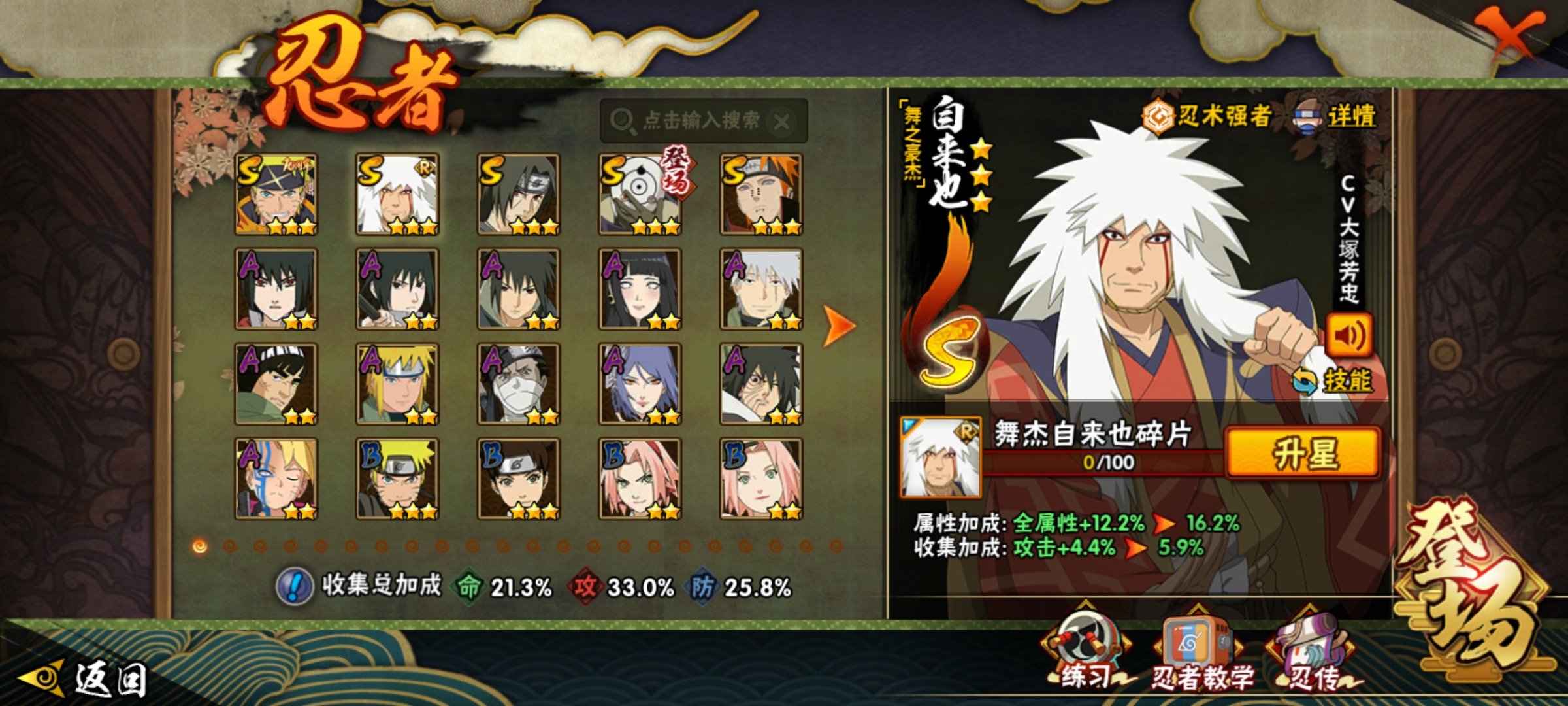Choose the masked Obito S-rank portrait

tap(640, 194)
